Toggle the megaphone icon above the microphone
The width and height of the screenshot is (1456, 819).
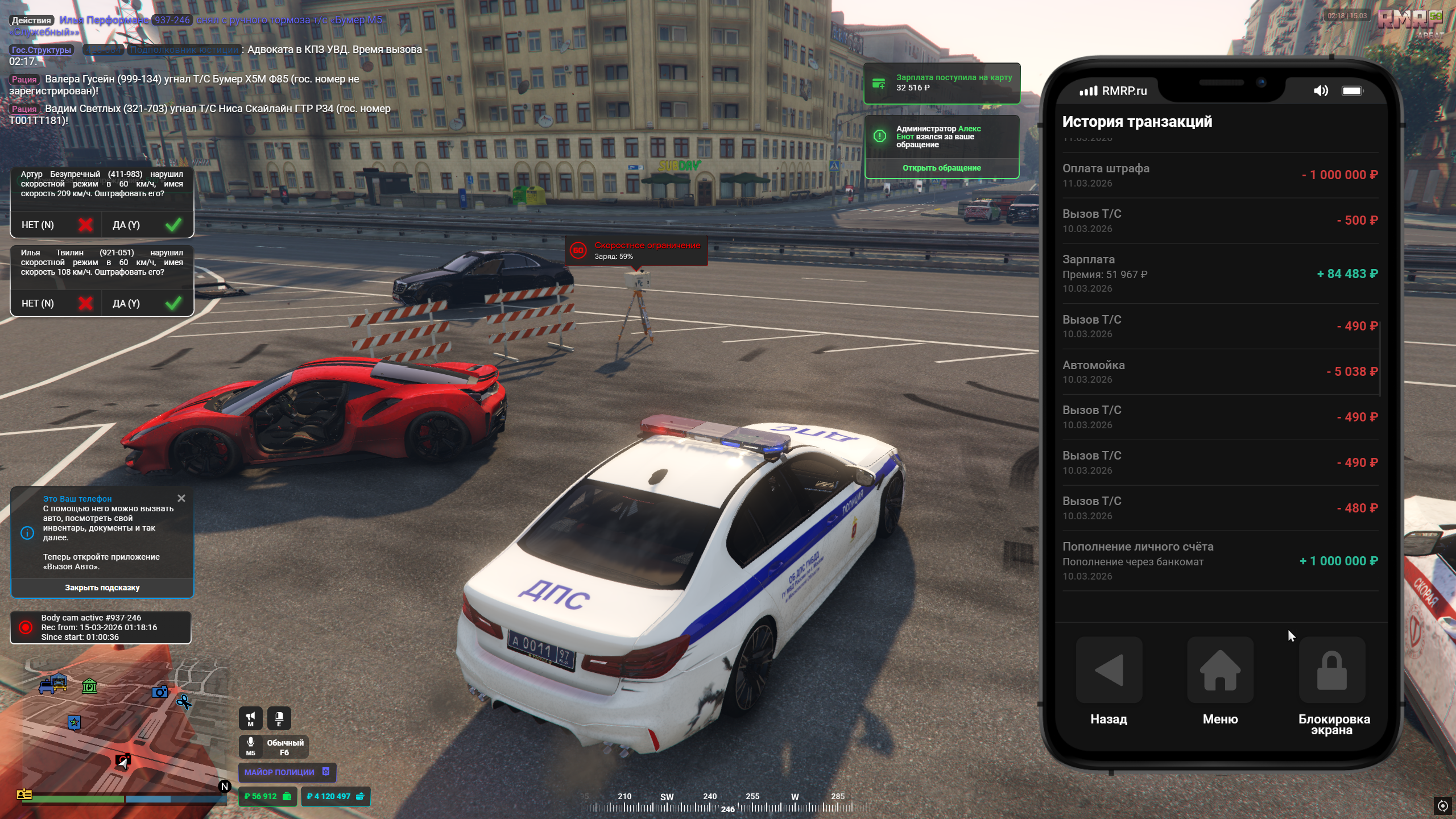click(x=250, y=718)
